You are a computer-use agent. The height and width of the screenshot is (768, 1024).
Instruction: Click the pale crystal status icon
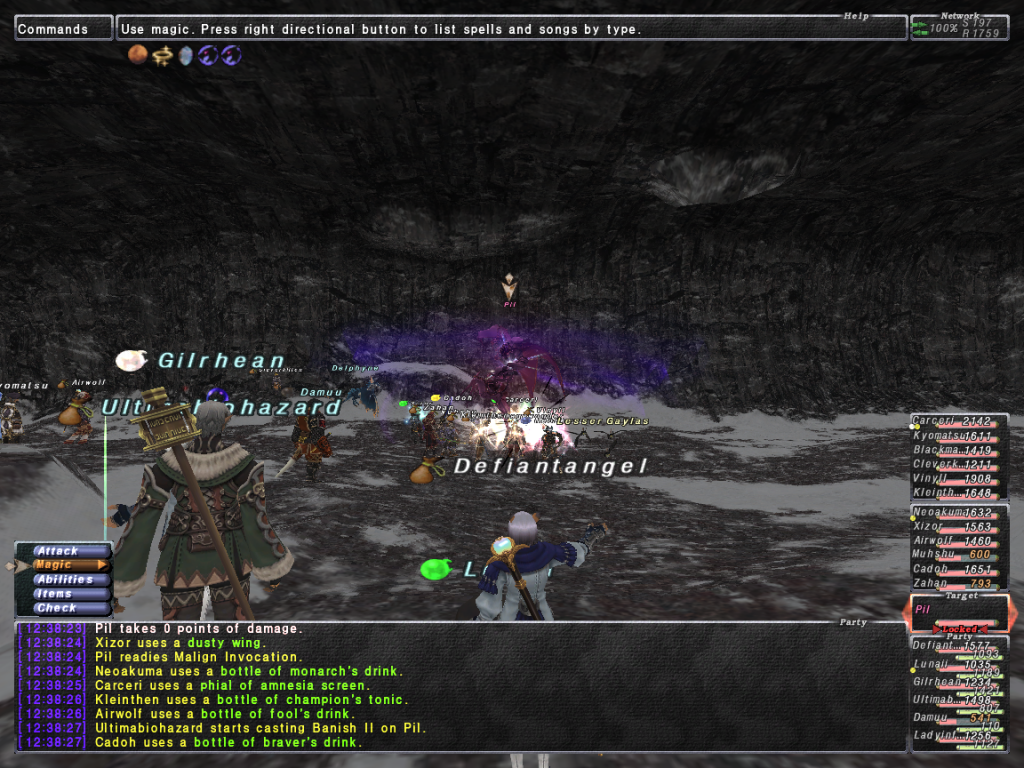click(185, 55)
